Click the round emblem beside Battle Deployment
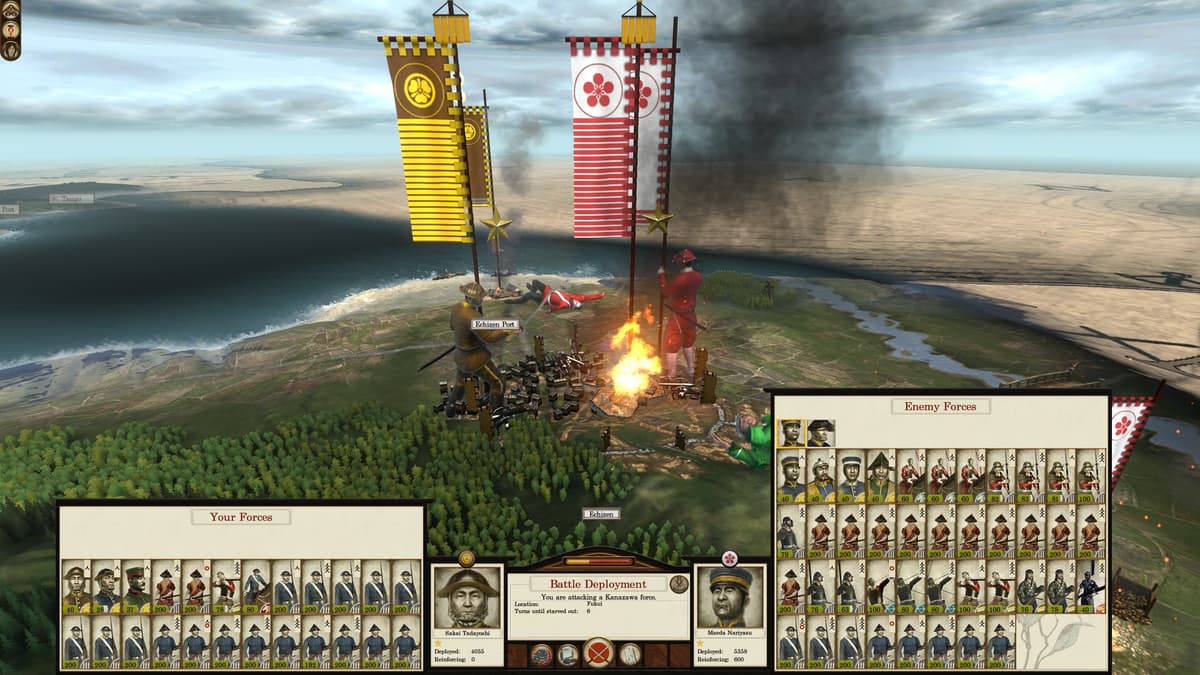This screenshot has width=1200, height=675. pos(680,583)
